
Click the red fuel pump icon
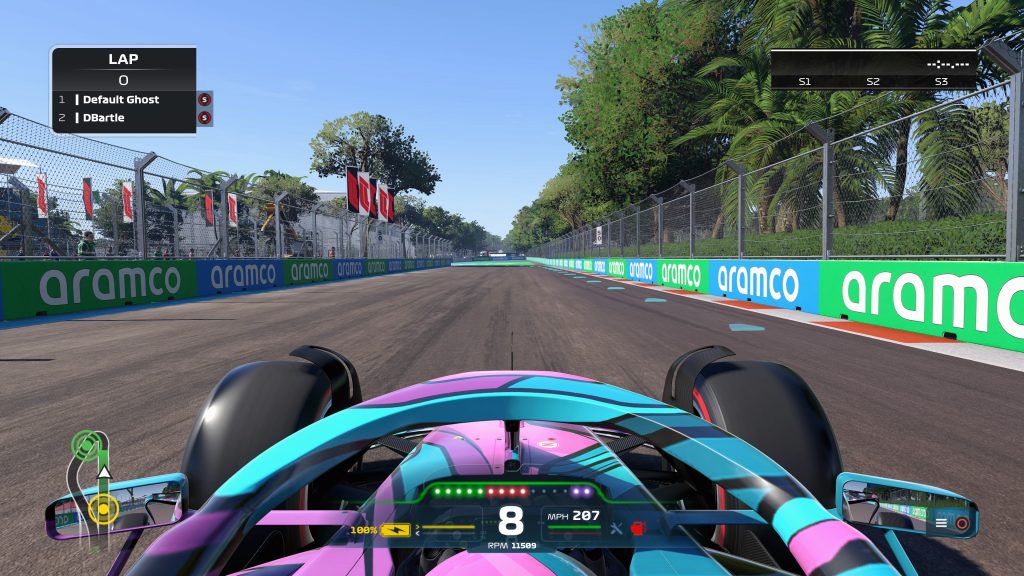(637, 528)
